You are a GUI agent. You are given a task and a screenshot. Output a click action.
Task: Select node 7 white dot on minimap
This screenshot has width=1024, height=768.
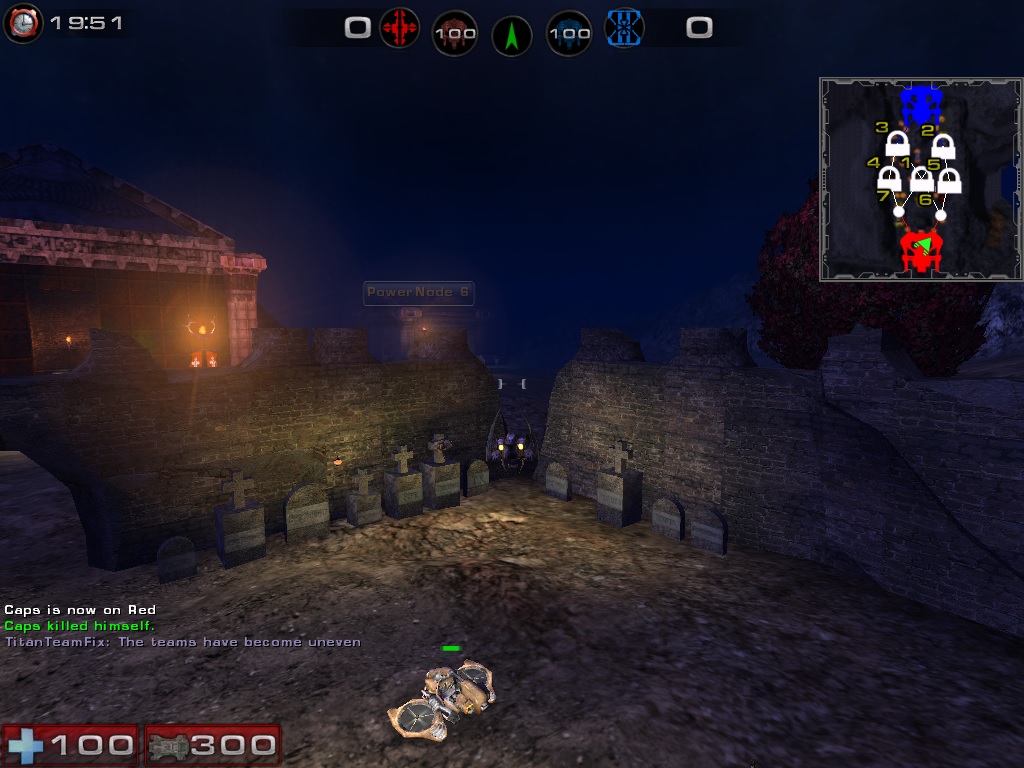[x=898, y=212]
